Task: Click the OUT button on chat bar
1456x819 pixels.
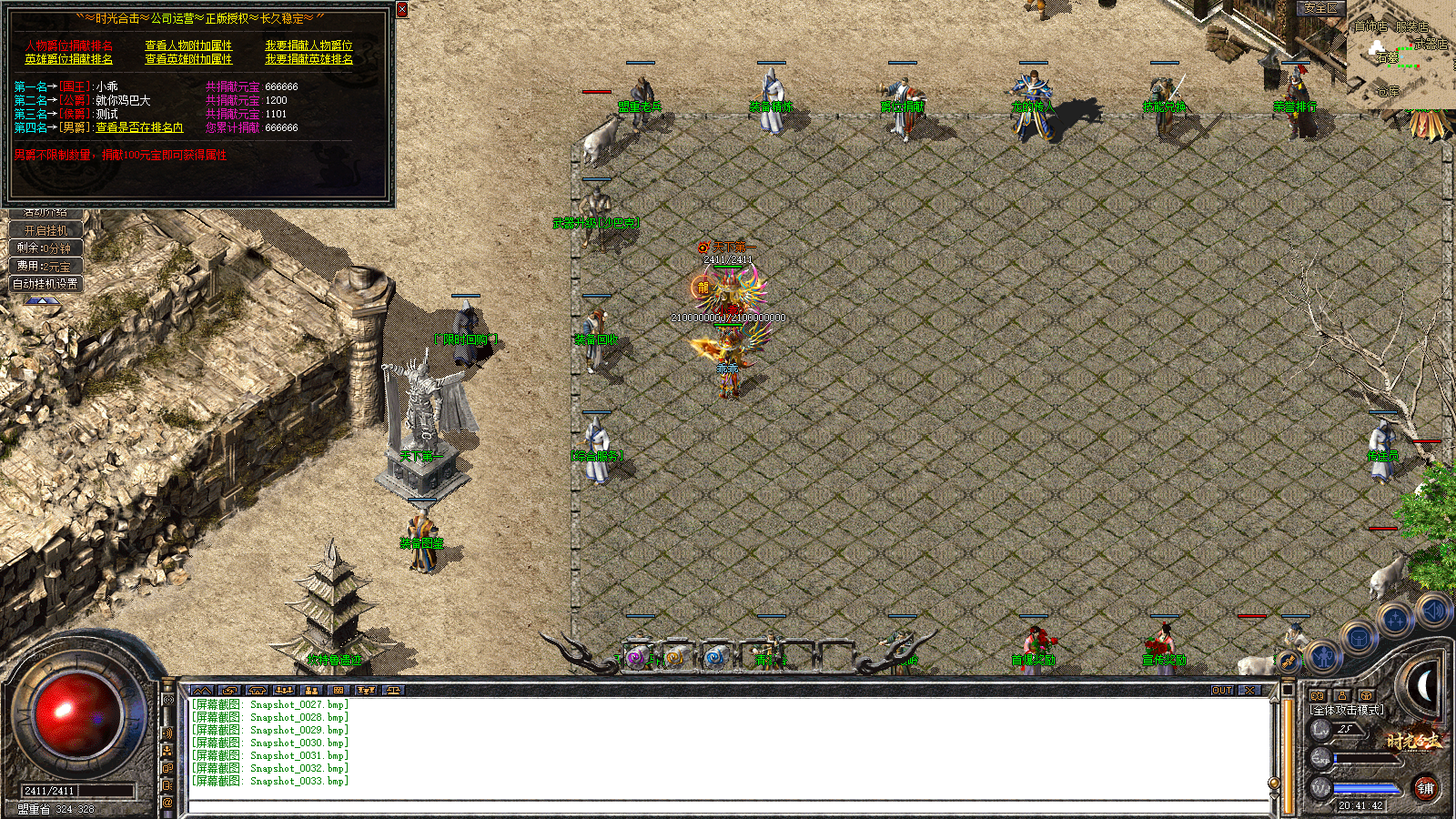Action: tap(1222, 691)
